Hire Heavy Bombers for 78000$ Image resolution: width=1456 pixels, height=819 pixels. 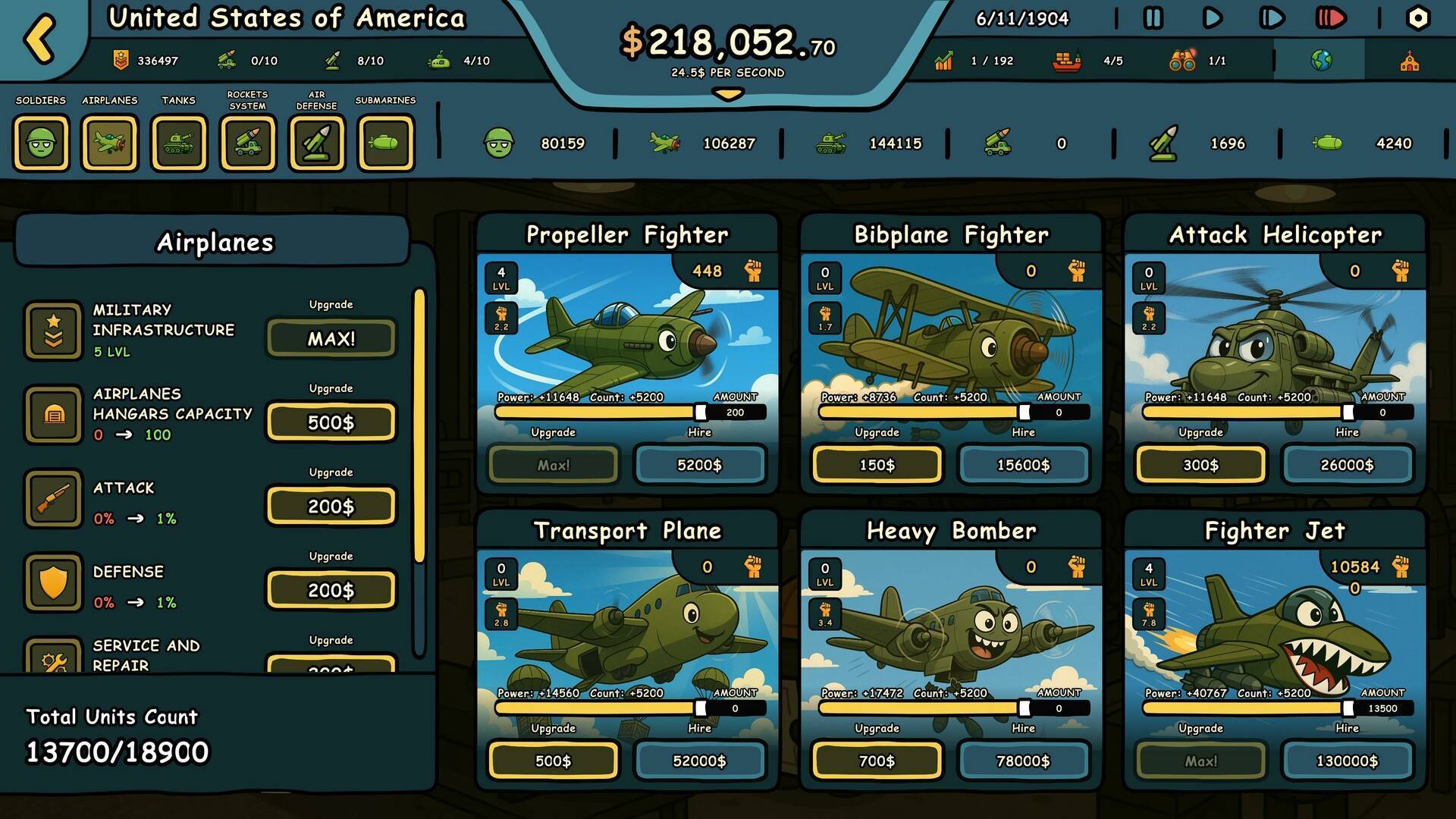tap(1023, 761)
